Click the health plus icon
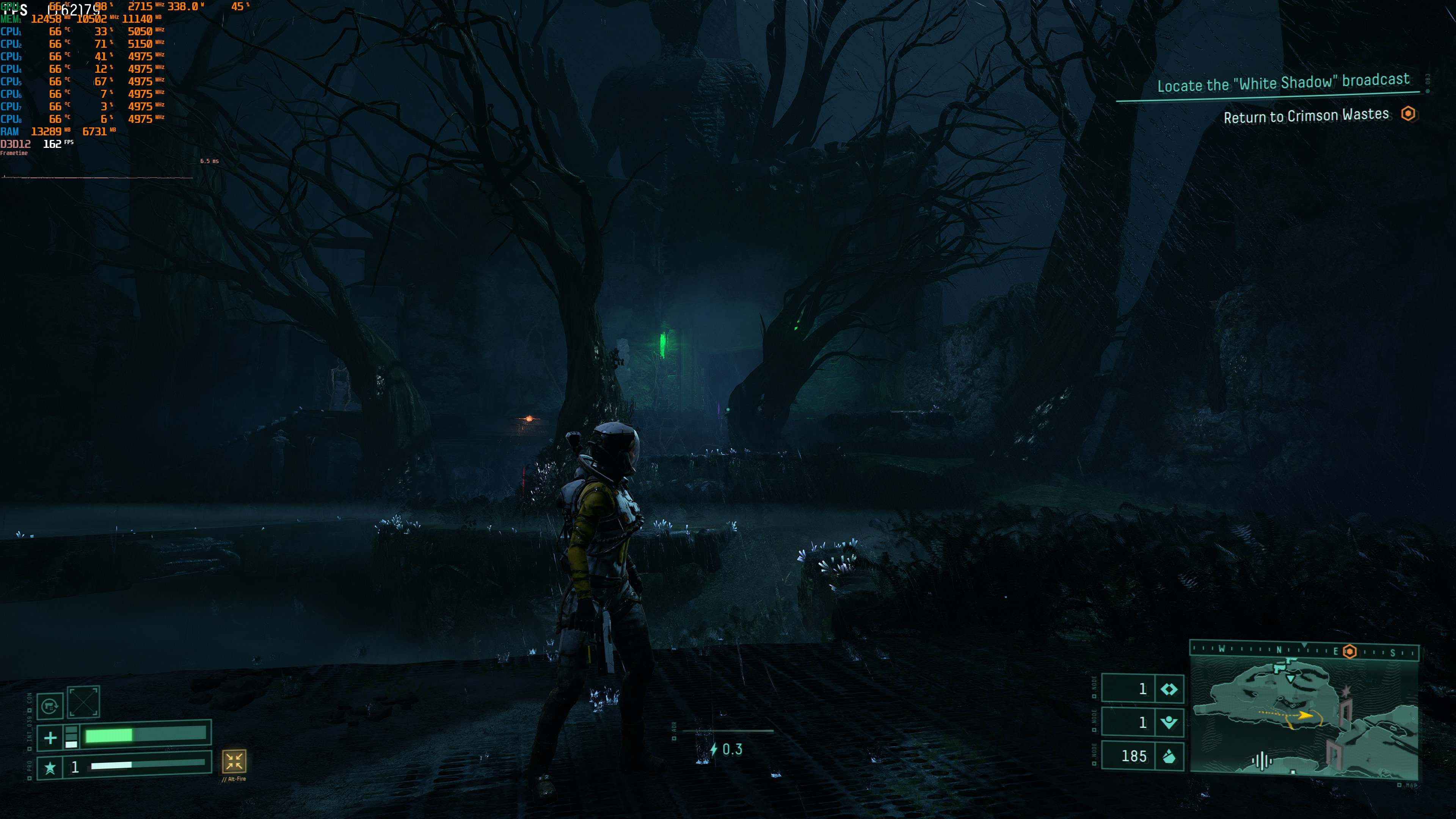 click(x=50, y=737)
